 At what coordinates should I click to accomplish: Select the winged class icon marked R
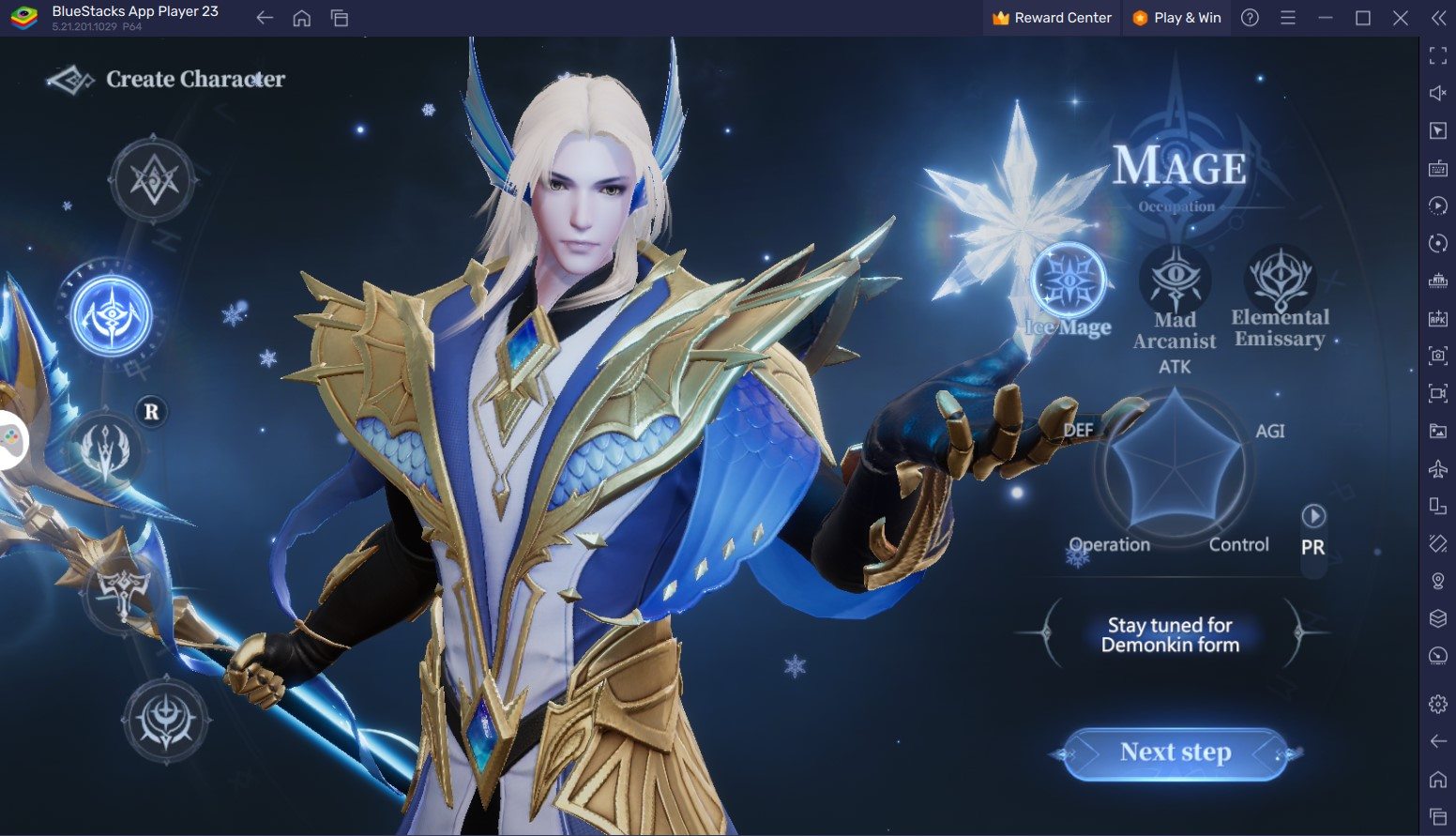pyautogui.click(x=108, y=452)
